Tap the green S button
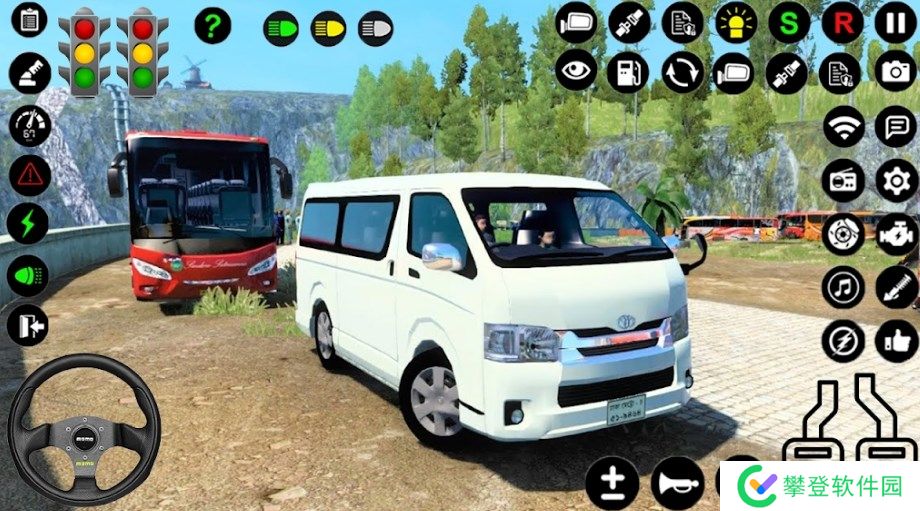 pyautogui.click(x=789, y=21)
